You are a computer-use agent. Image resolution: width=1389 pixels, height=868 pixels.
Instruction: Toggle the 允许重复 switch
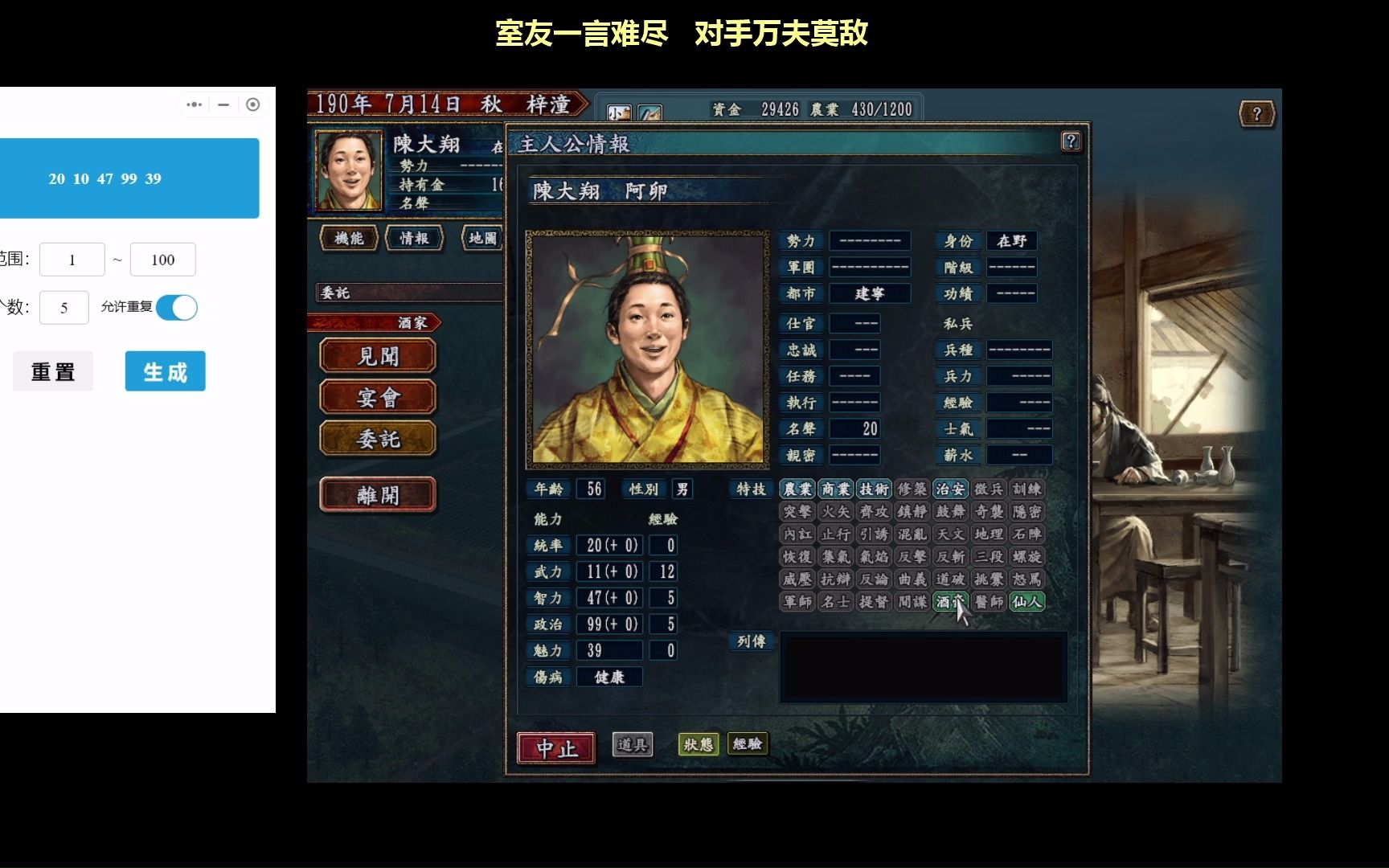(176, 308)
